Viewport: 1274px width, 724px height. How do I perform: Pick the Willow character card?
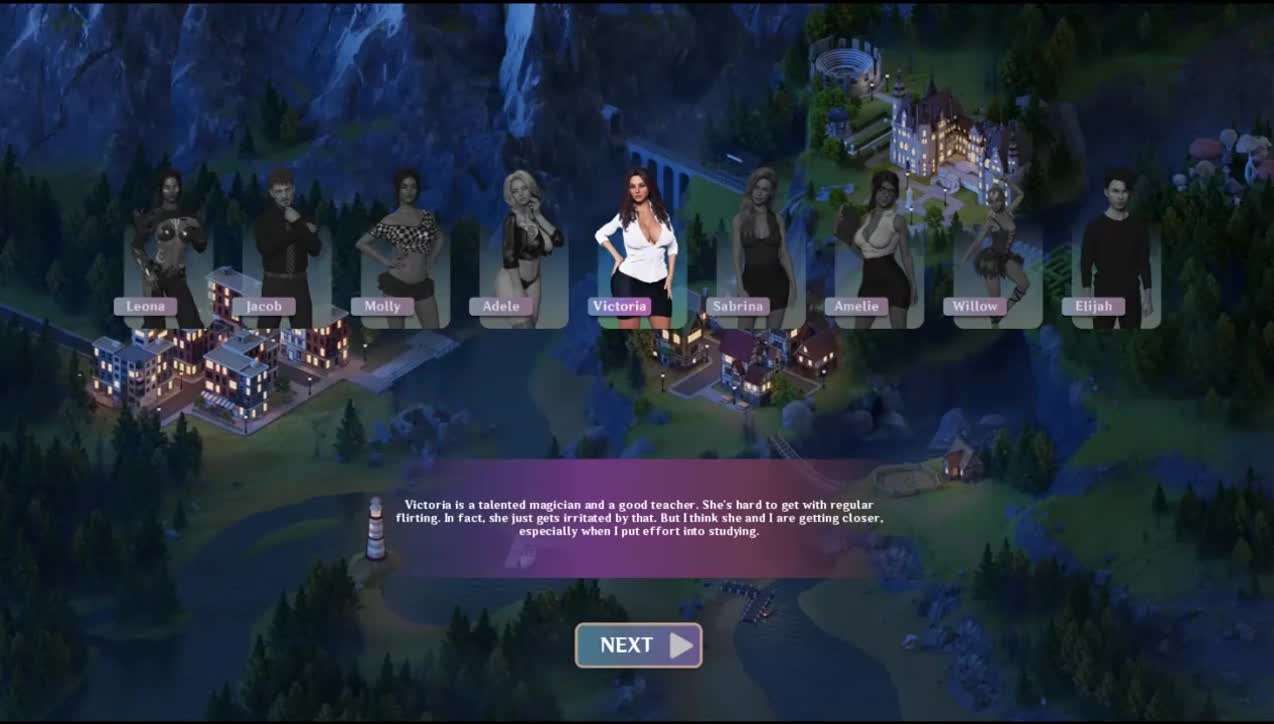coord(997,260)
